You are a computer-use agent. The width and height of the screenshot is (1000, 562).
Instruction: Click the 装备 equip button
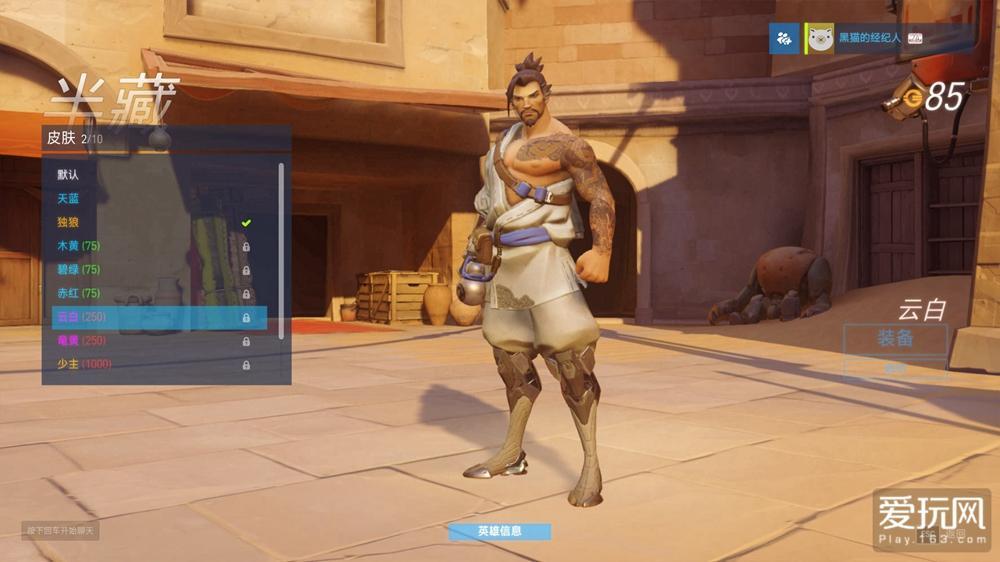click(x=895, y=338)
